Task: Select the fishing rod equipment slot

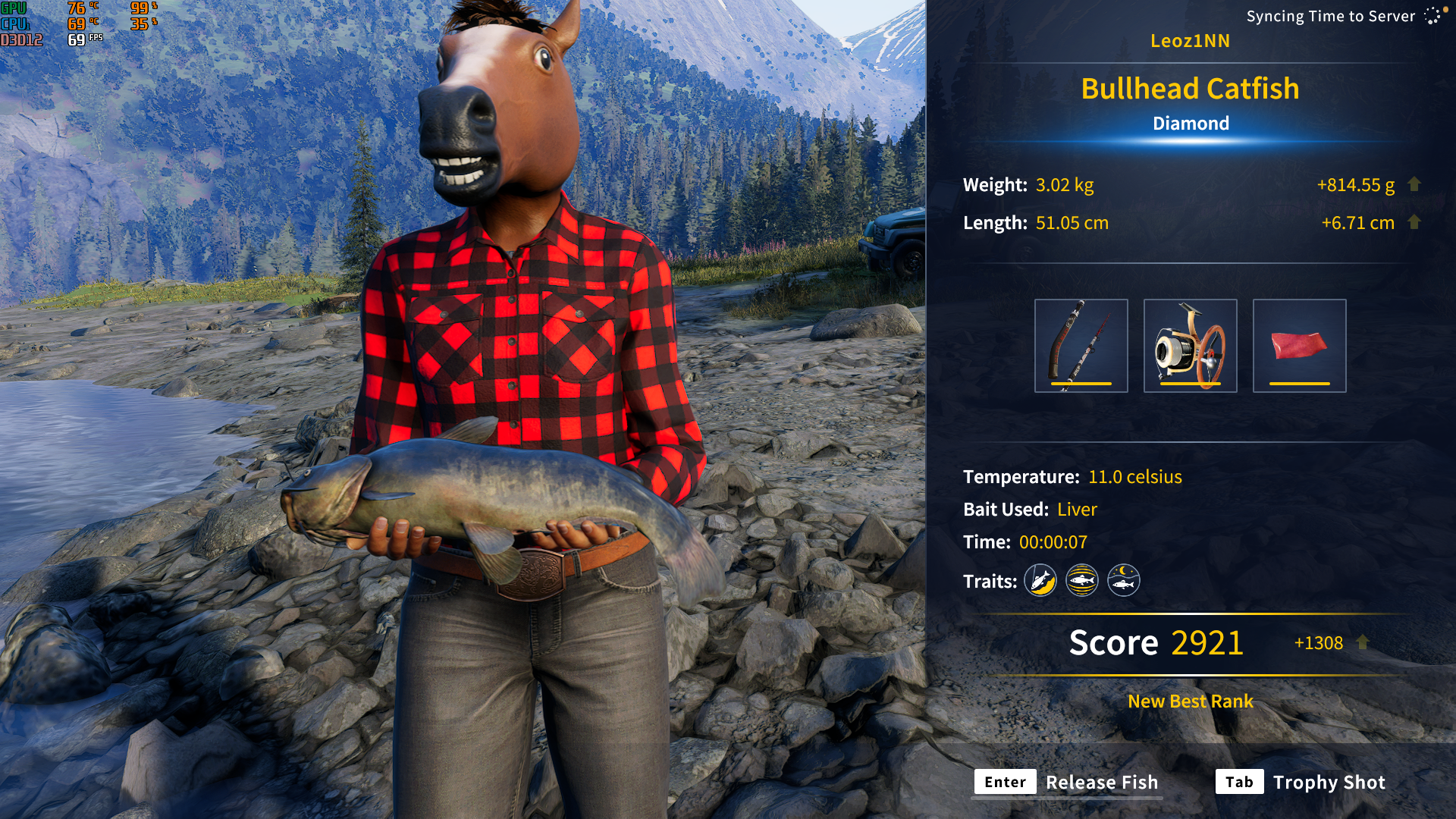Action: [x=1081, y=346]
